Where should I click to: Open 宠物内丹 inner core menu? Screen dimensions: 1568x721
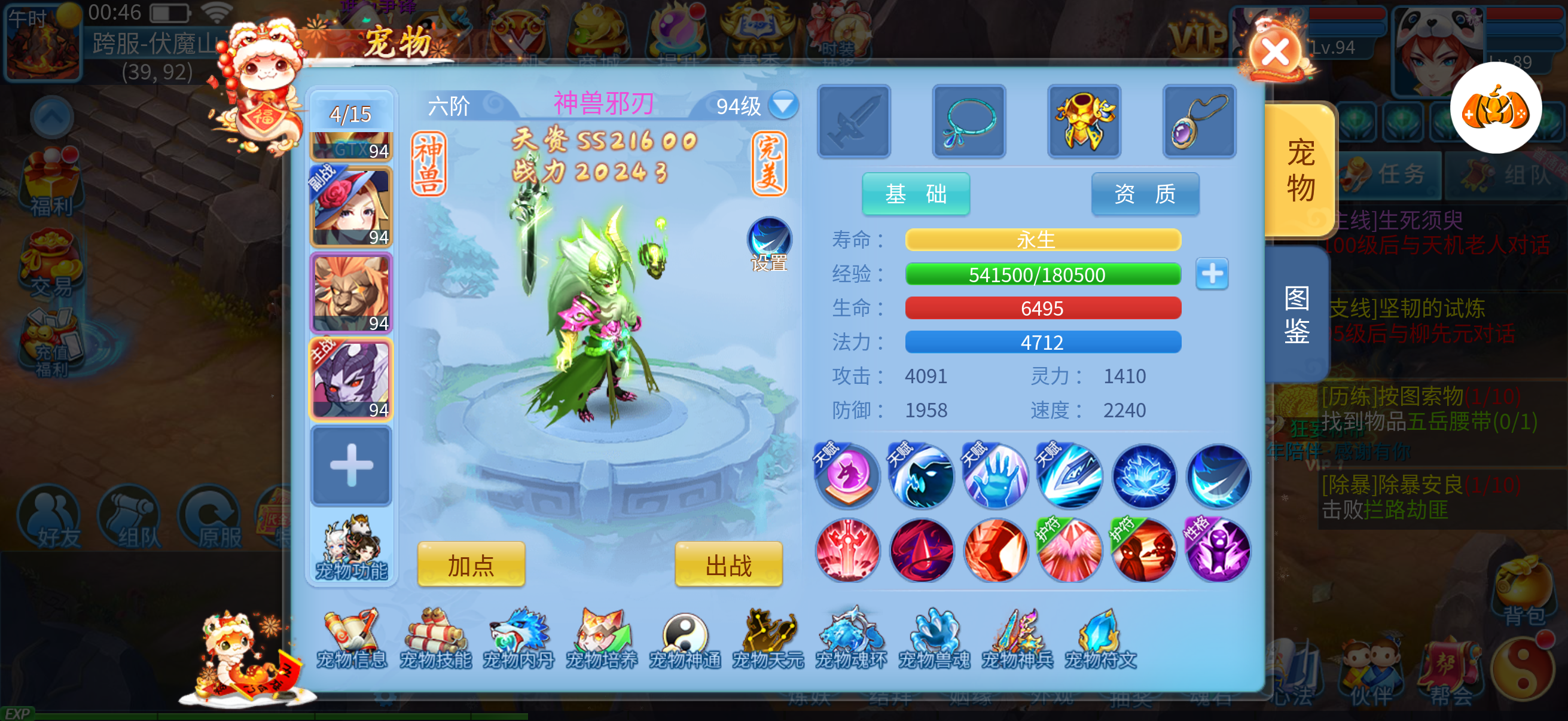tap(518, 639)
